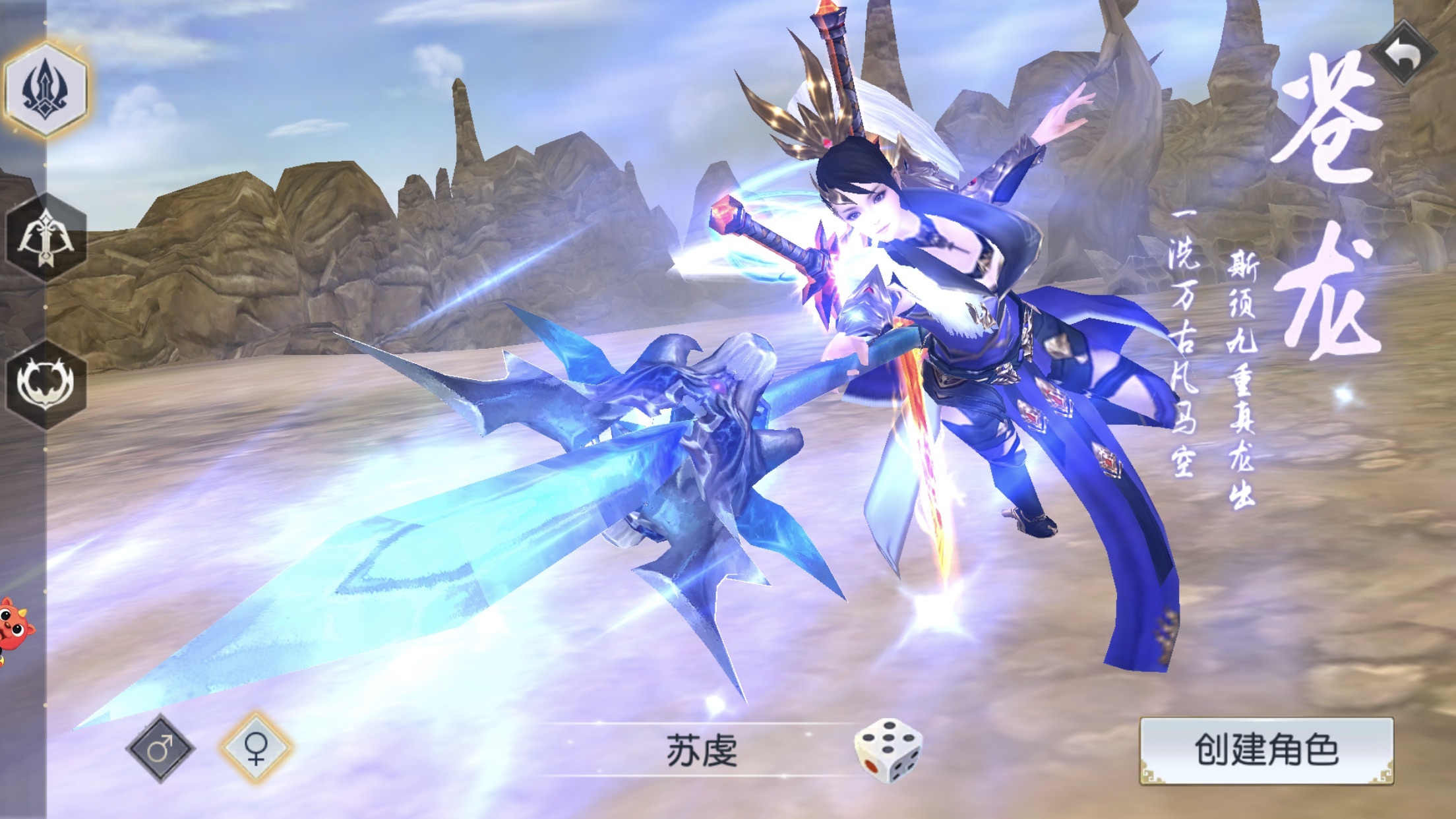The width and height of the screenshot is (1456, 819).
Task: Select the trident class icon
Action: (46, 89)
